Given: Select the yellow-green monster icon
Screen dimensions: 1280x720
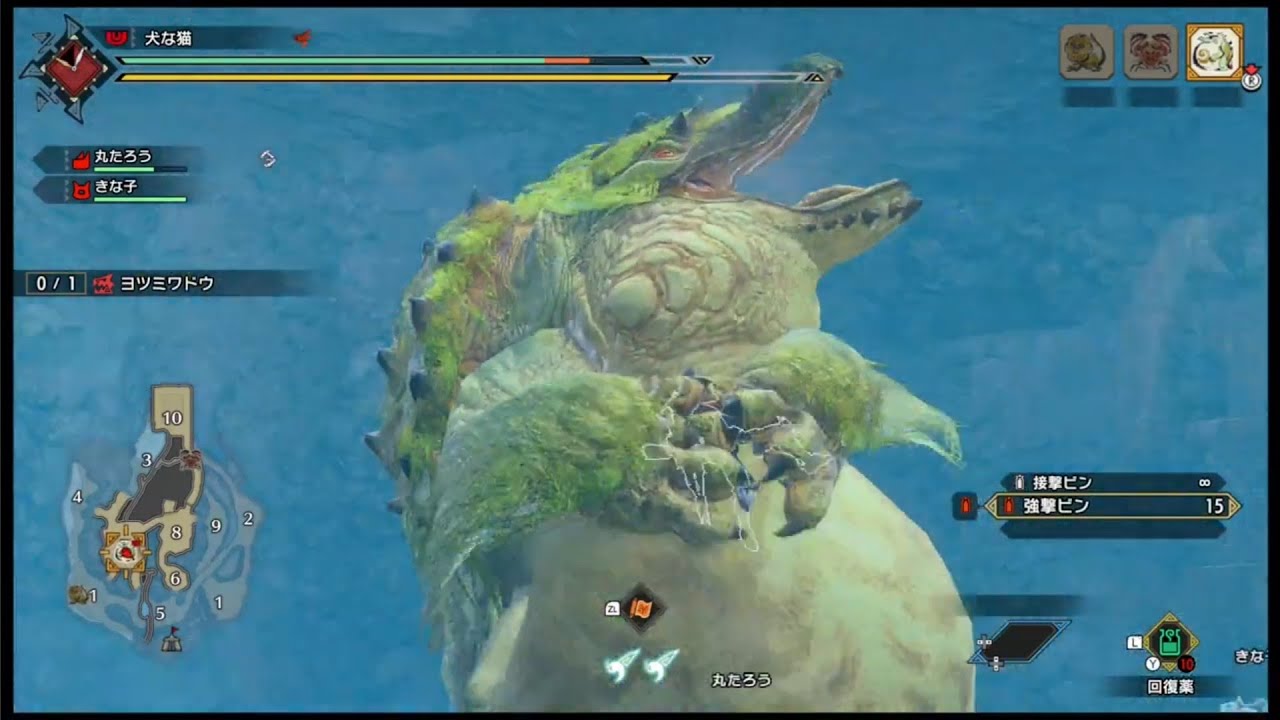Looking at the screenshot, I should (x=1086, y=52).
